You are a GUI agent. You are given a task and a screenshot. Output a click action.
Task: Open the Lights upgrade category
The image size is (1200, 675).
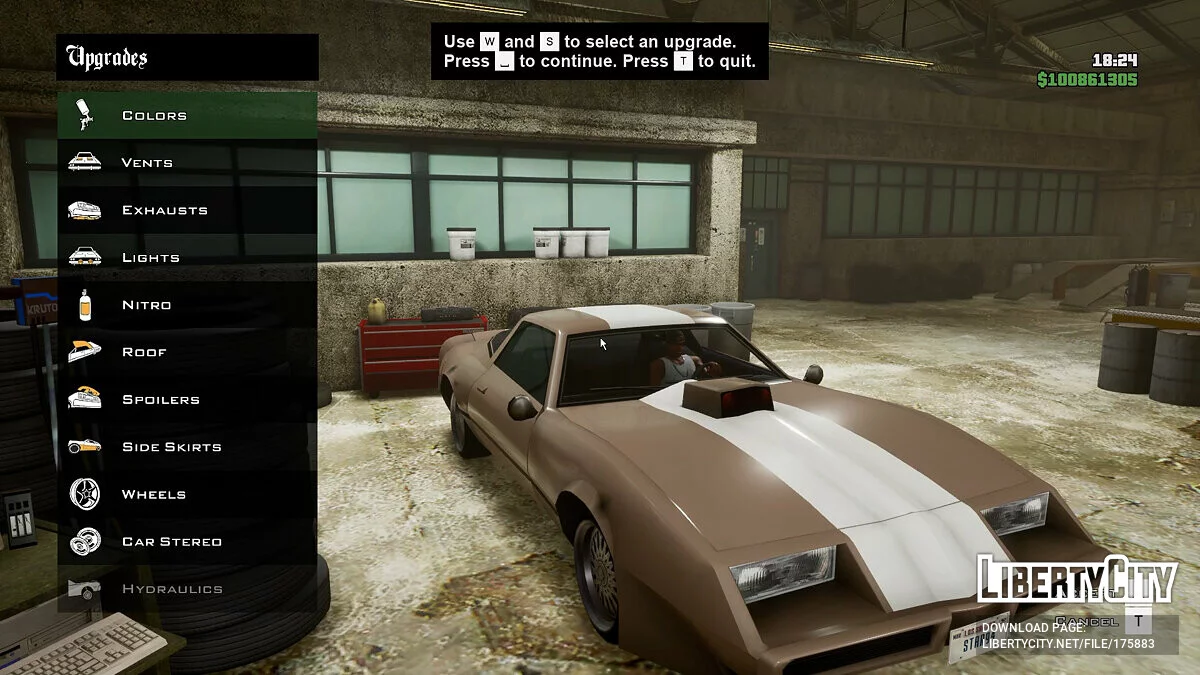[150, 257]
